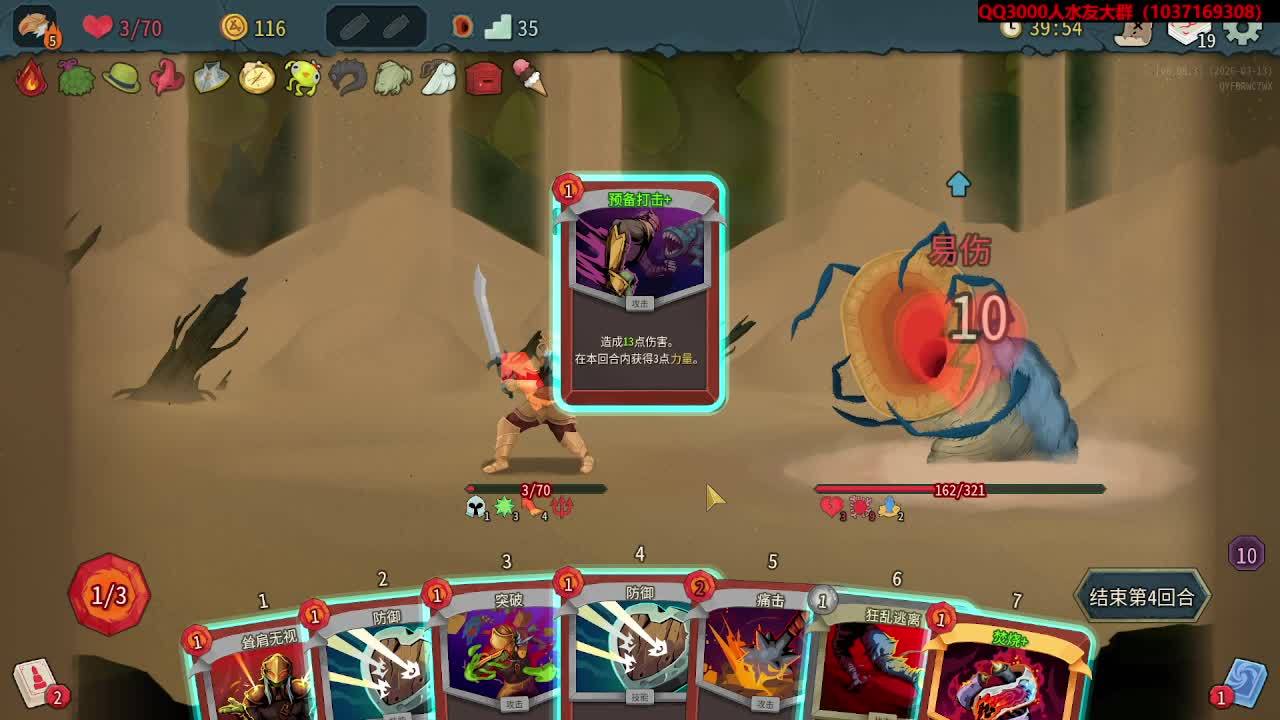This screenshot has width=1280, height=720.
Task: Select the gold-bordered 焚烧+ card
Action: coord(1010,670)
